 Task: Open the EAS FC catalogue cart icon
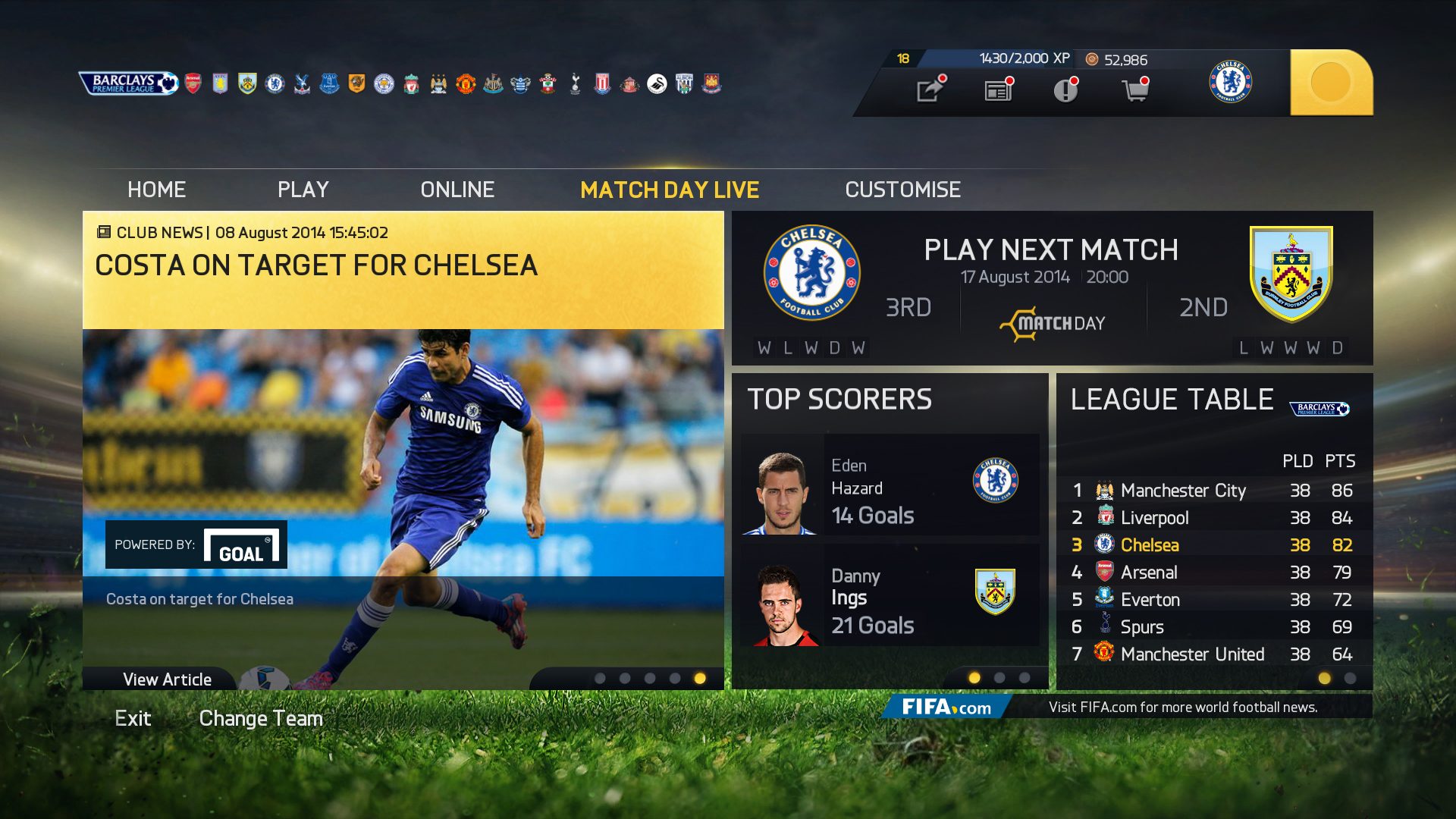point(1135,89)
